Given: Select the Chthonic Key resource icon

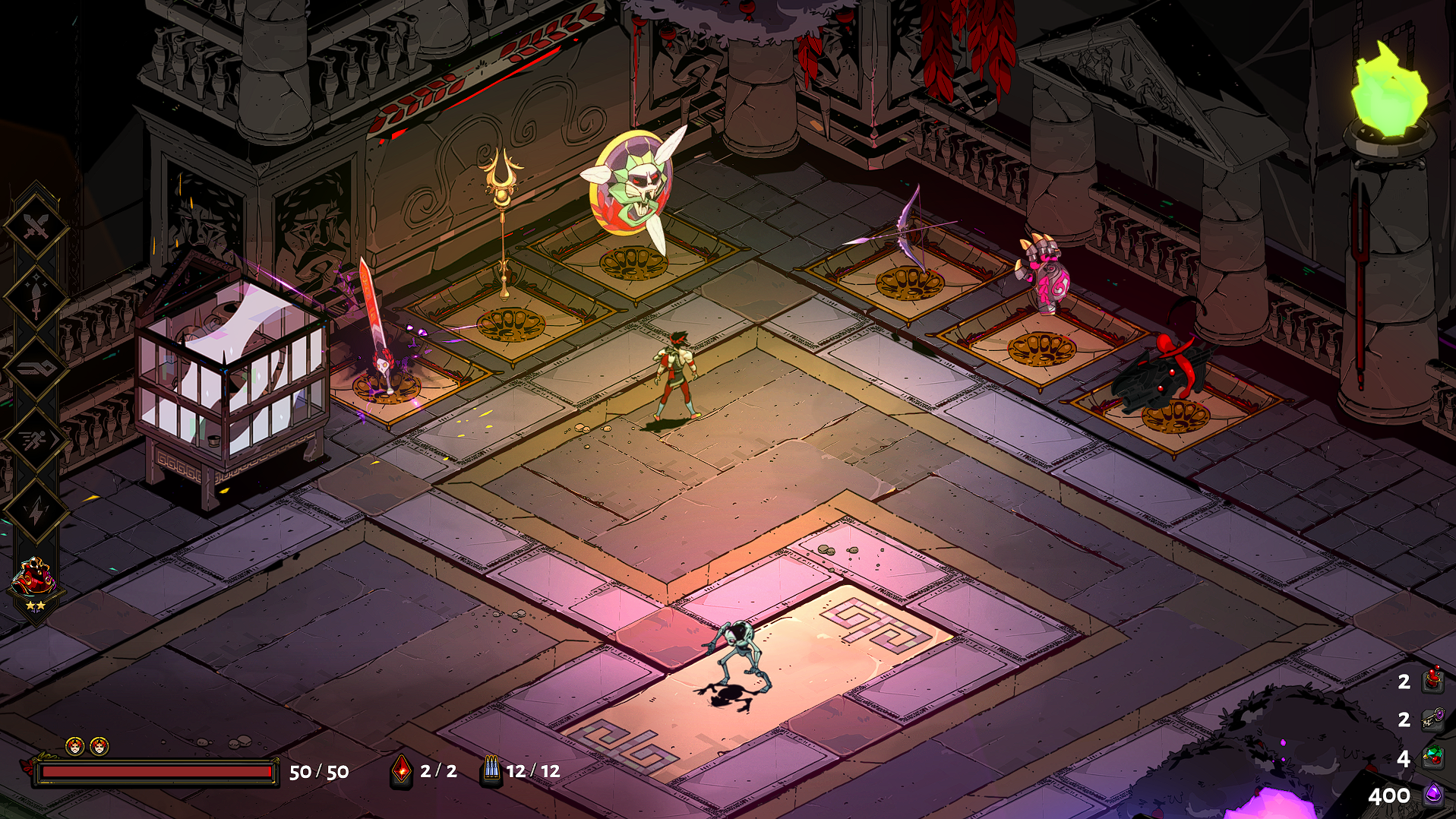Looking at the screenshot, I should coord(1432,719).
